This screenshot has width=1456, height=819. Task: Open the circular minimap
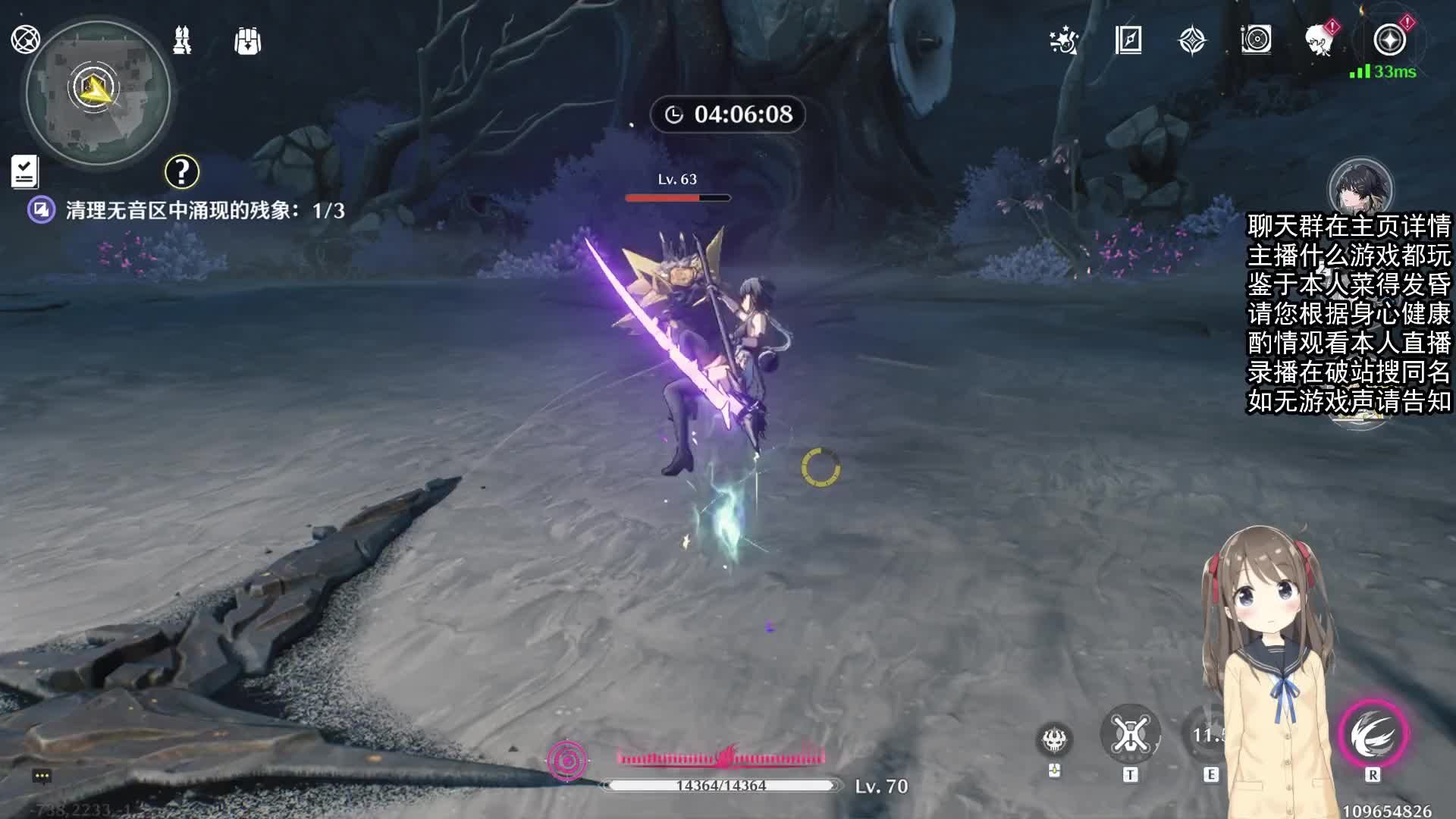(97, 93)
